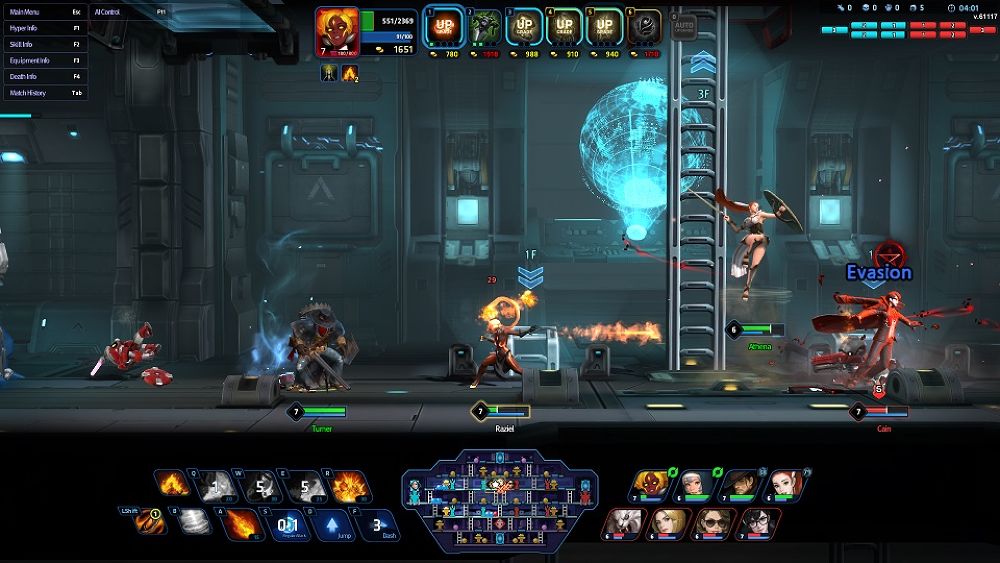Activate the R fire explosion skill
This screenshot has height=563, width=1000.
[351, 487]
